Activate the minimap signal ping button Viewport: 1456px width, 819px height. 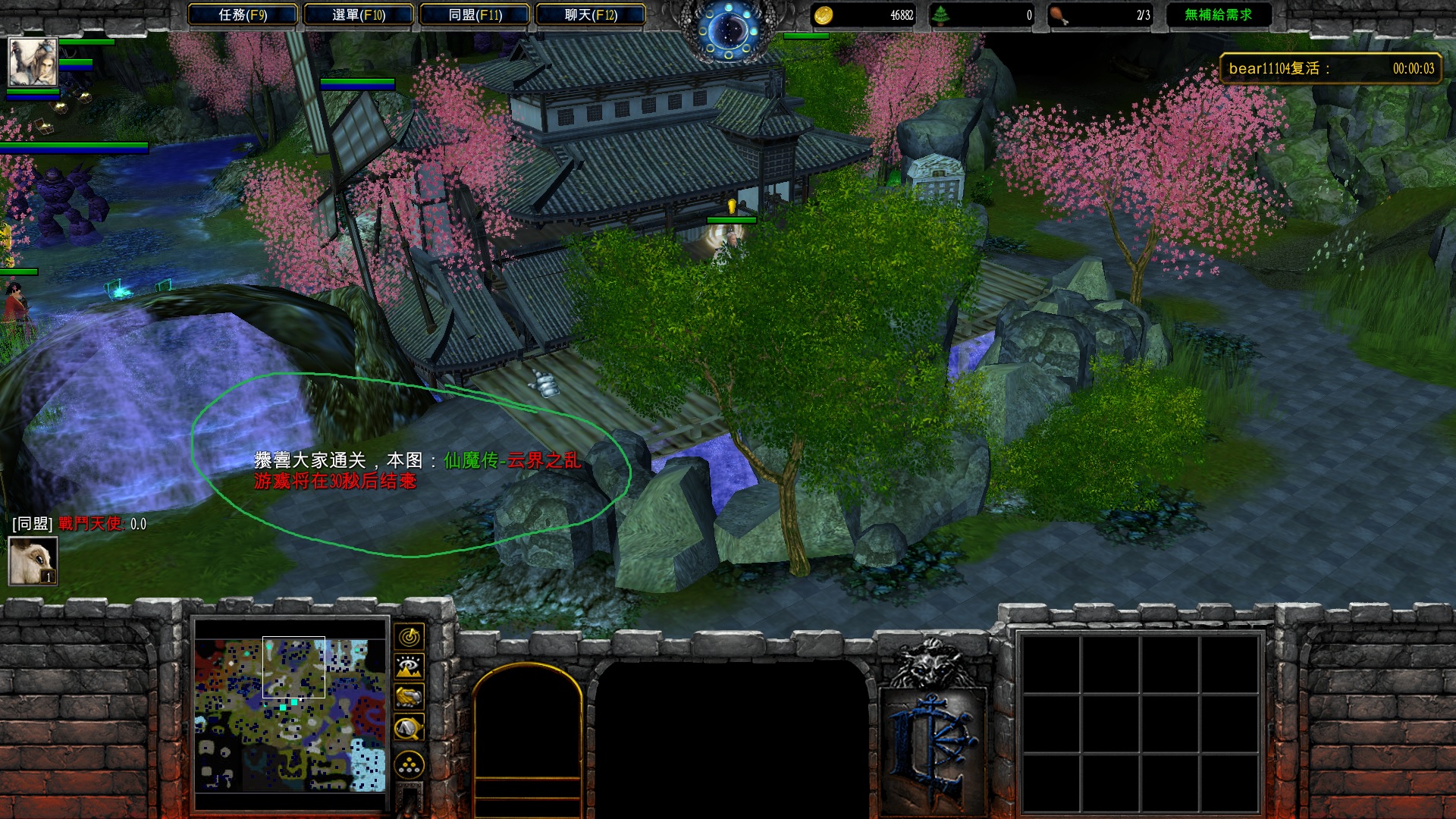409,636
